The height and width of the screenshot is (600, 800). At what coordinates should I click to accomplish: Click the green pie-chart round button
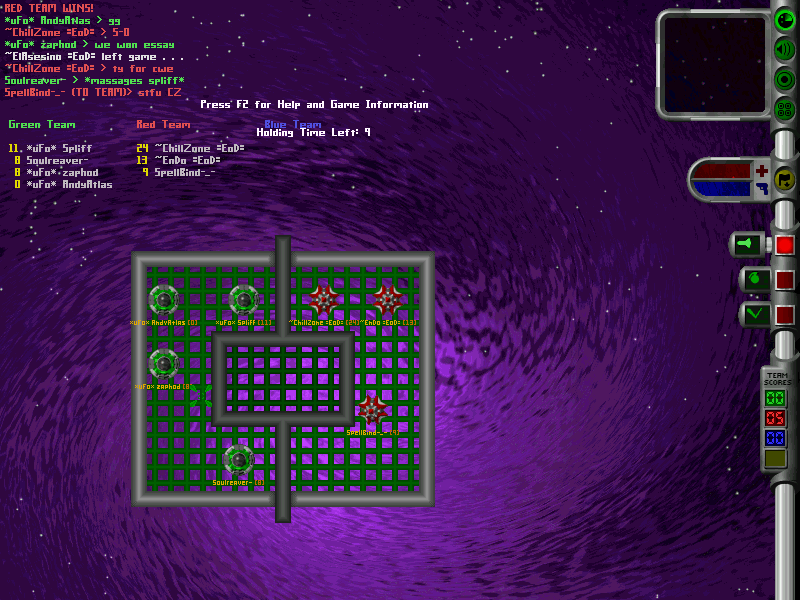point(785,19)
